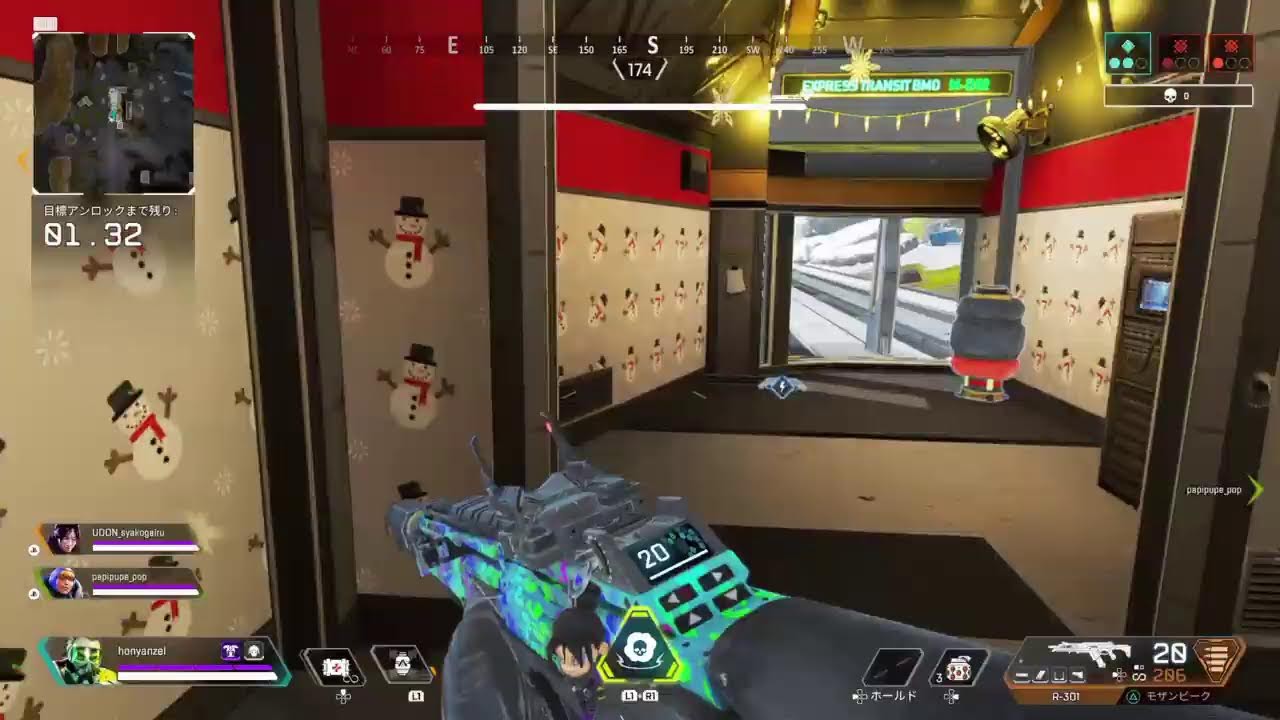This screenshot has height=720, width=1280.
Task: Click teammate papipupe_pop's portrait
Action: point(64,582)
